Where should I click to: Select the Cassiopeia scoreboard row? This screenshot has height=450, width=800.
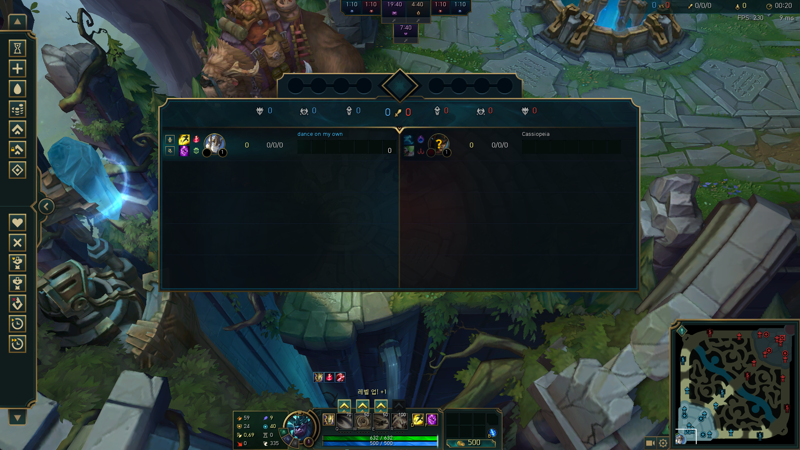[x=519, y=145]
